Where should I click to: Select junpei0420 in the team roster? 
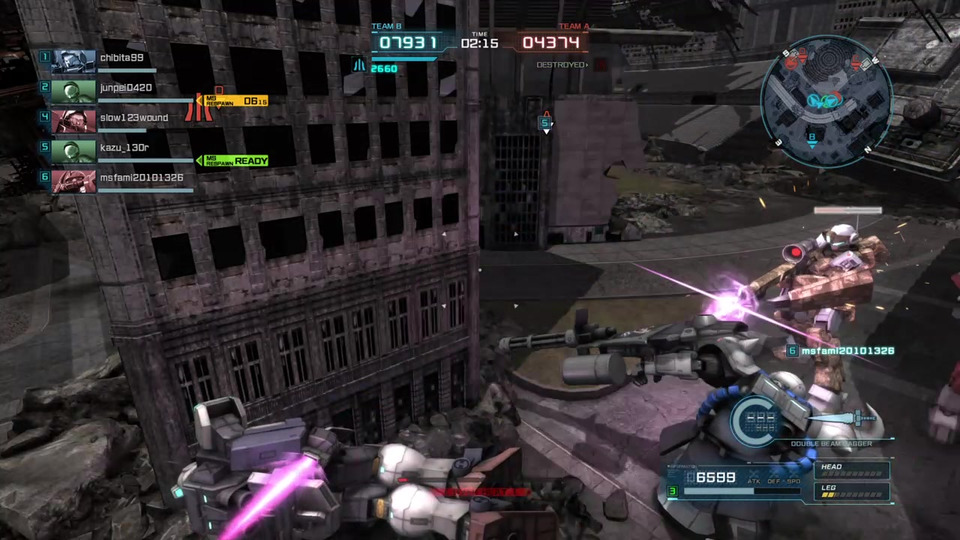pos(125,88)
